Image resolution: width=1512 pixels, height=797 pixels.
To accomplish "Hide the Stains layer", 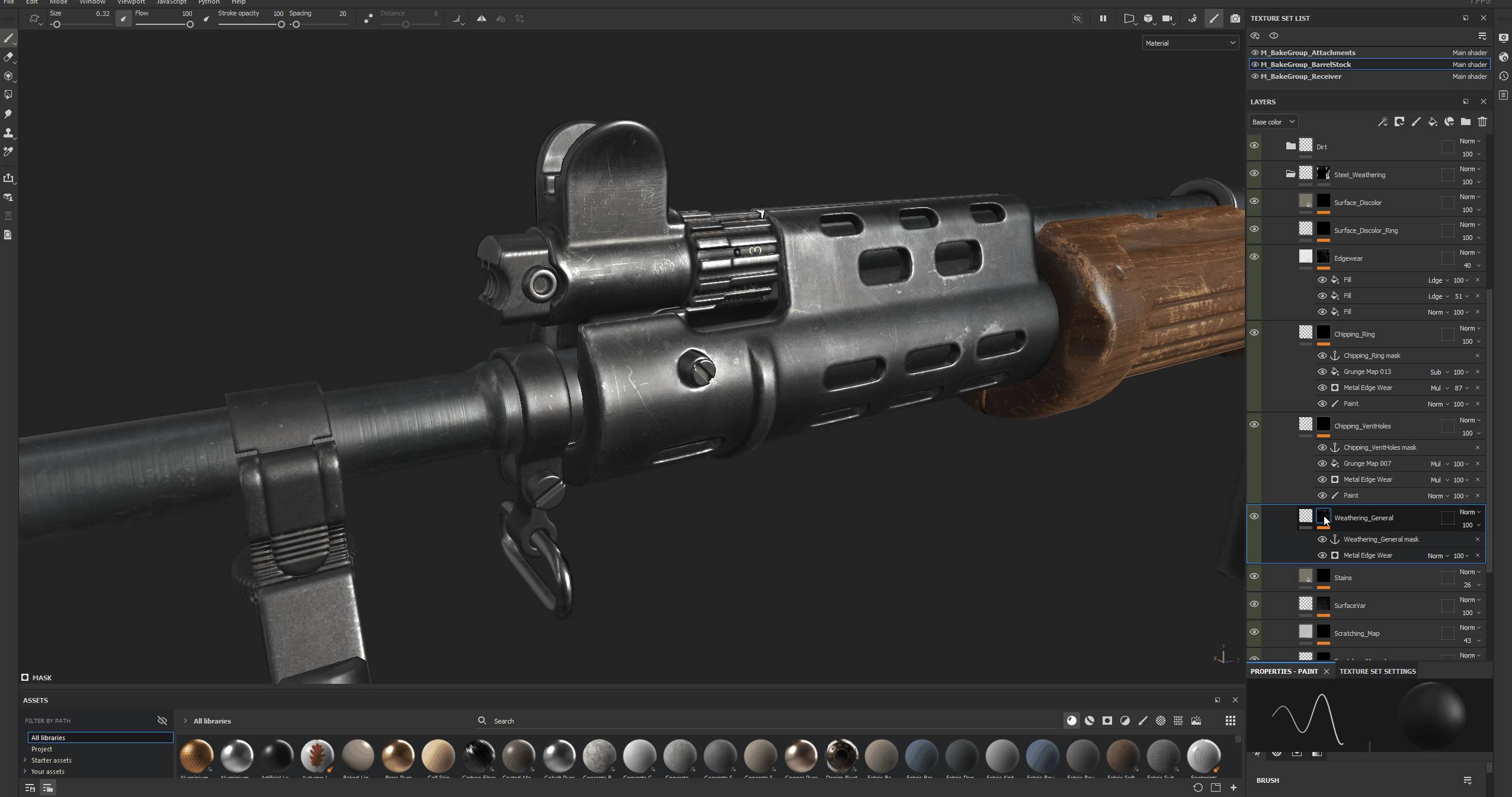I will tap(1255, 576).
